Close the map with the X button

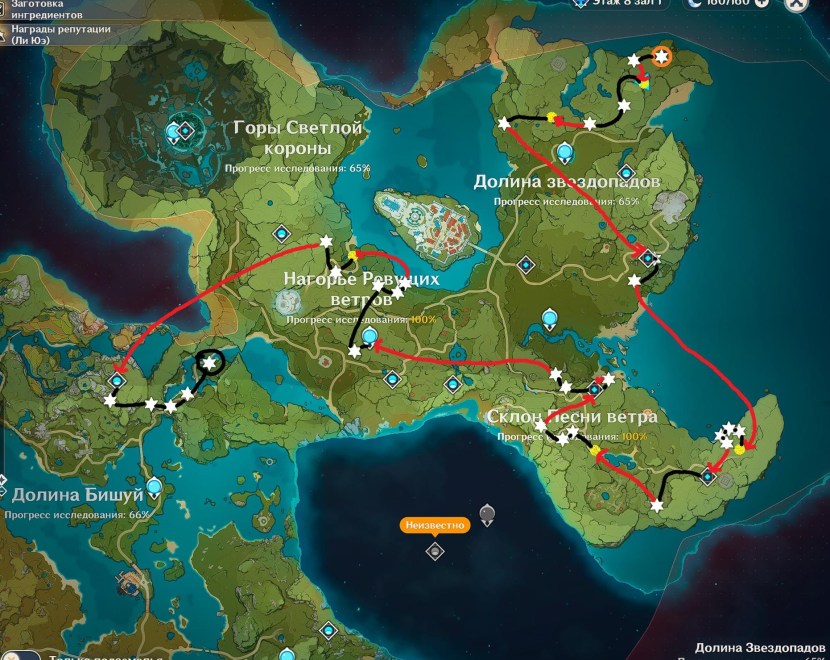796,5
